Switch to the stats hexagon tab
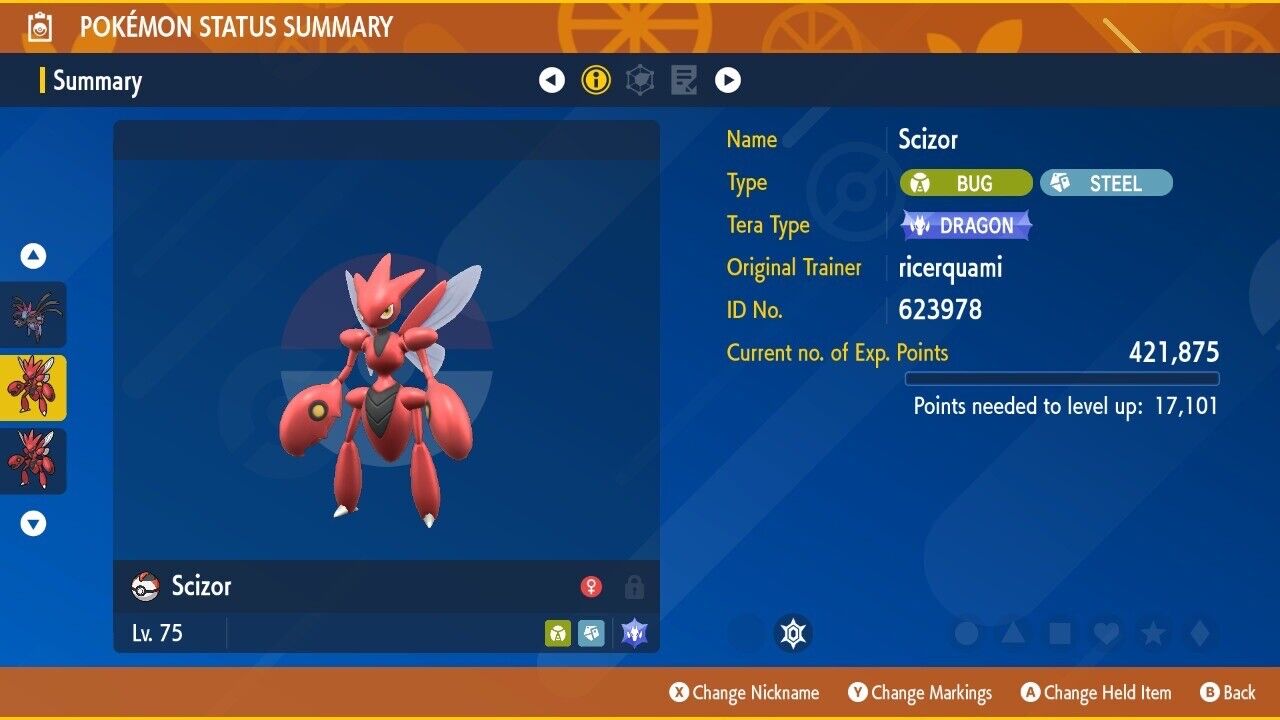 [x=640, y=80]
